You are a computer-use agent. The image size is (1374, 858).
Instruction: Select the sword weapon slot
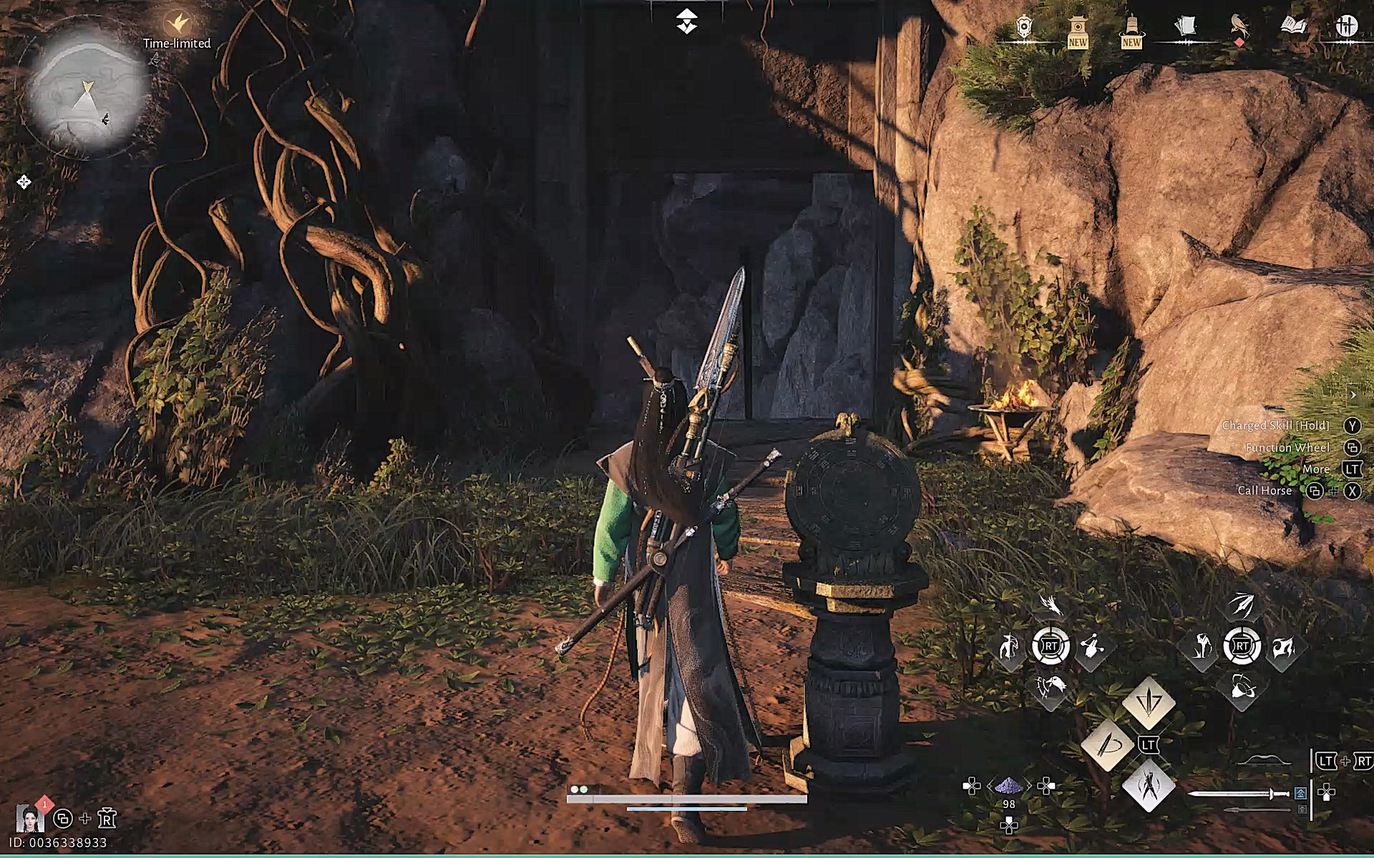[x=1239, y=794]
